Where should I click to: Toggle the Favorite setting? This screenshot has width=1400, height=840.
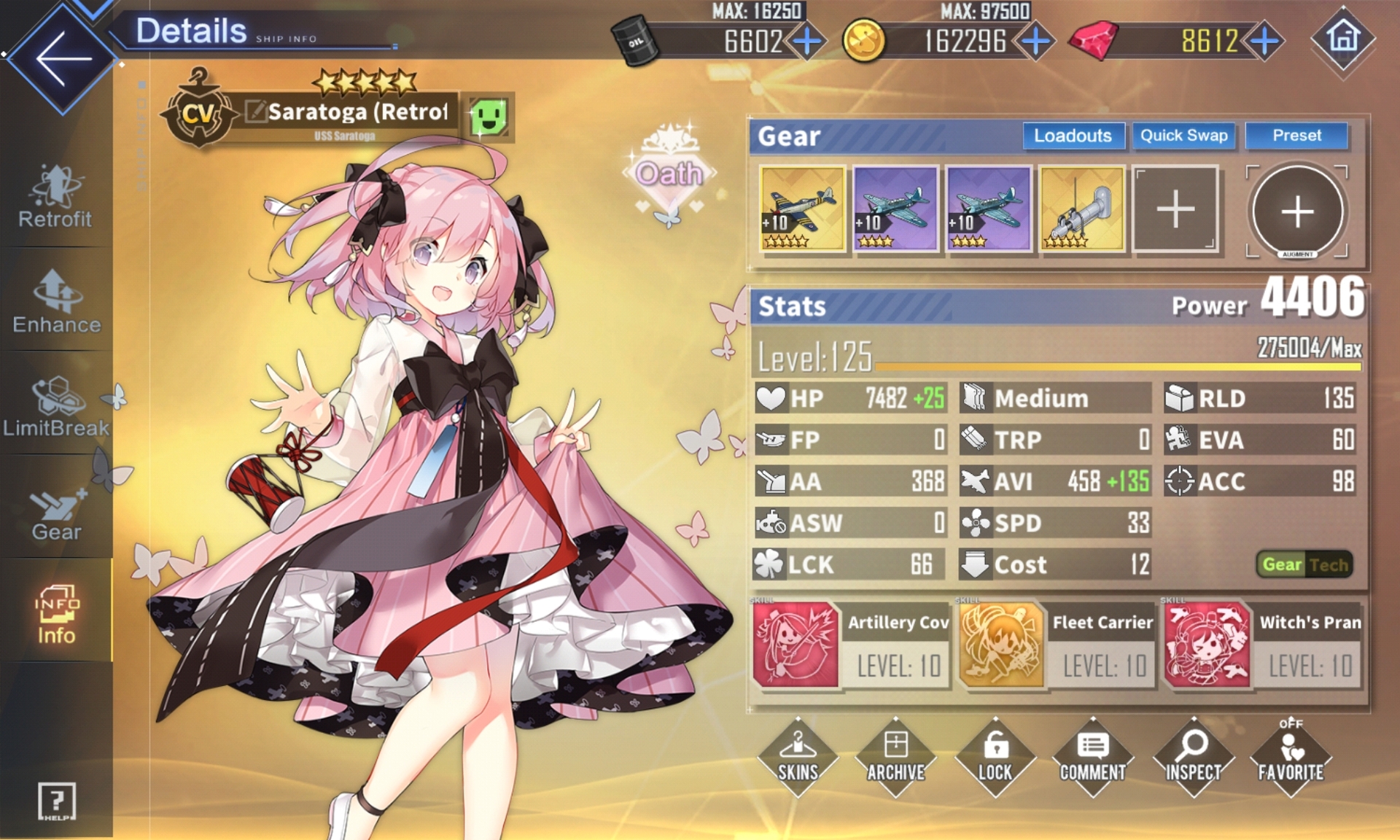pyautogui.click(x=1290, y=755)
